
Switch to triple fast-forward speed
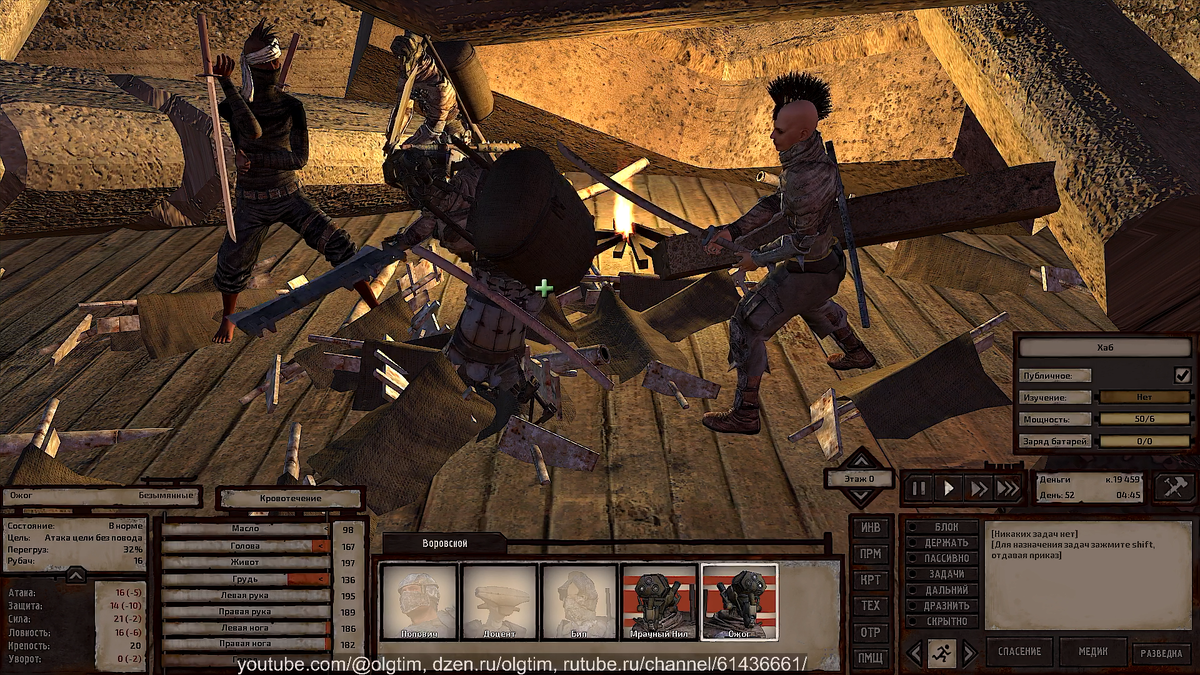(x=1008, y=489)
